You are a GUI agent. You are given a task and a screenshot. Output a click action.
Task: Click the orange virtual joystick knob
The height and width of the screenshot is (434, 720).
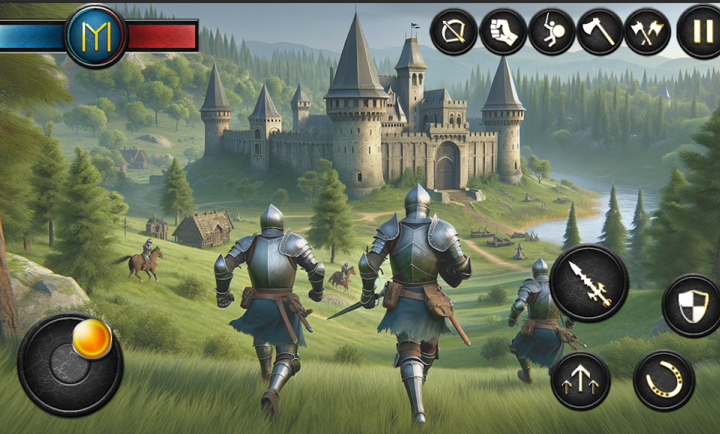92,340
